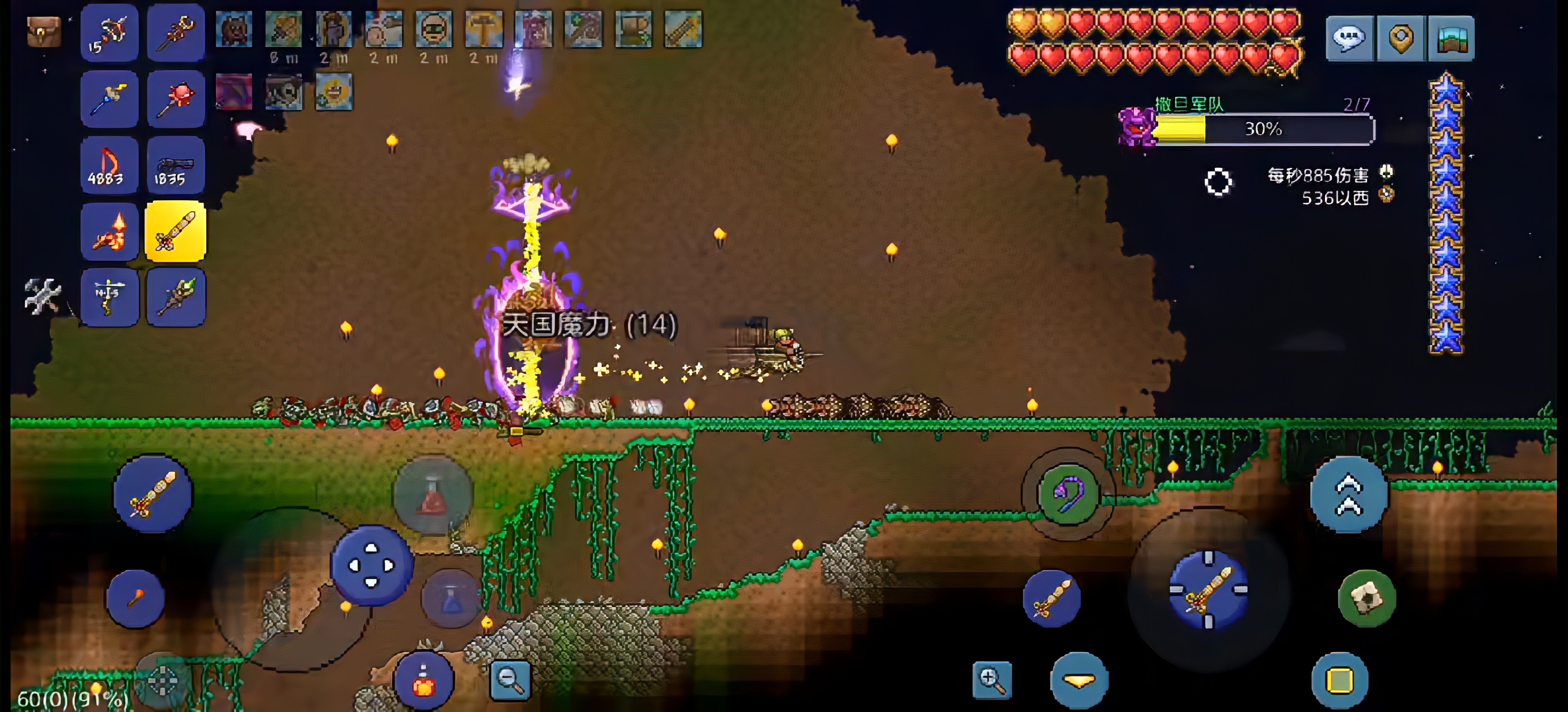Select the green-tipped staff hotbar slot
Screen dimensions: 1568x712
tap(175, 297)
